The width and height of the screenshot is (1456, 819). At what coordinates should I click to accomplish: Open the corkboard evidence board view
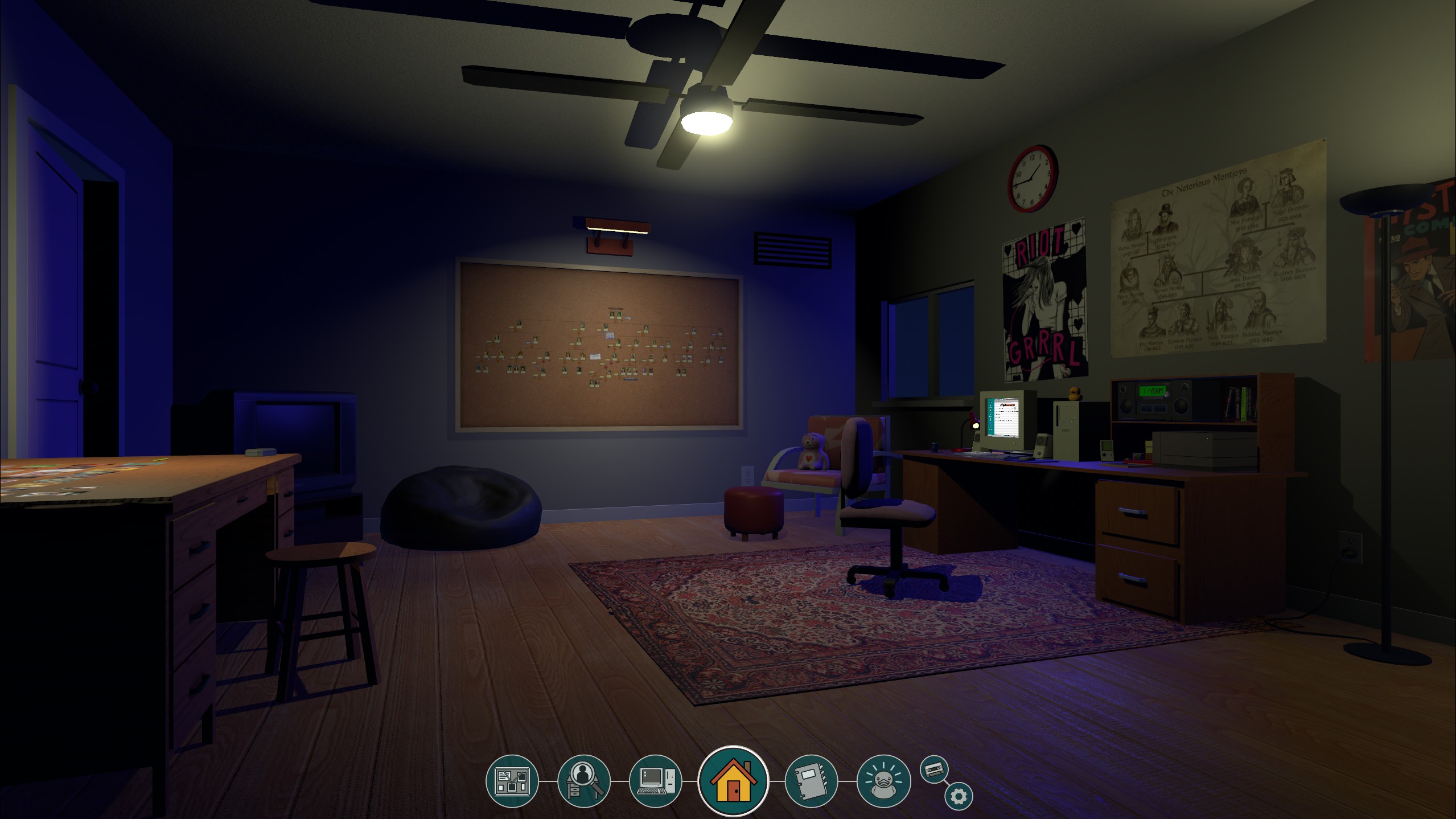[512, 781]
